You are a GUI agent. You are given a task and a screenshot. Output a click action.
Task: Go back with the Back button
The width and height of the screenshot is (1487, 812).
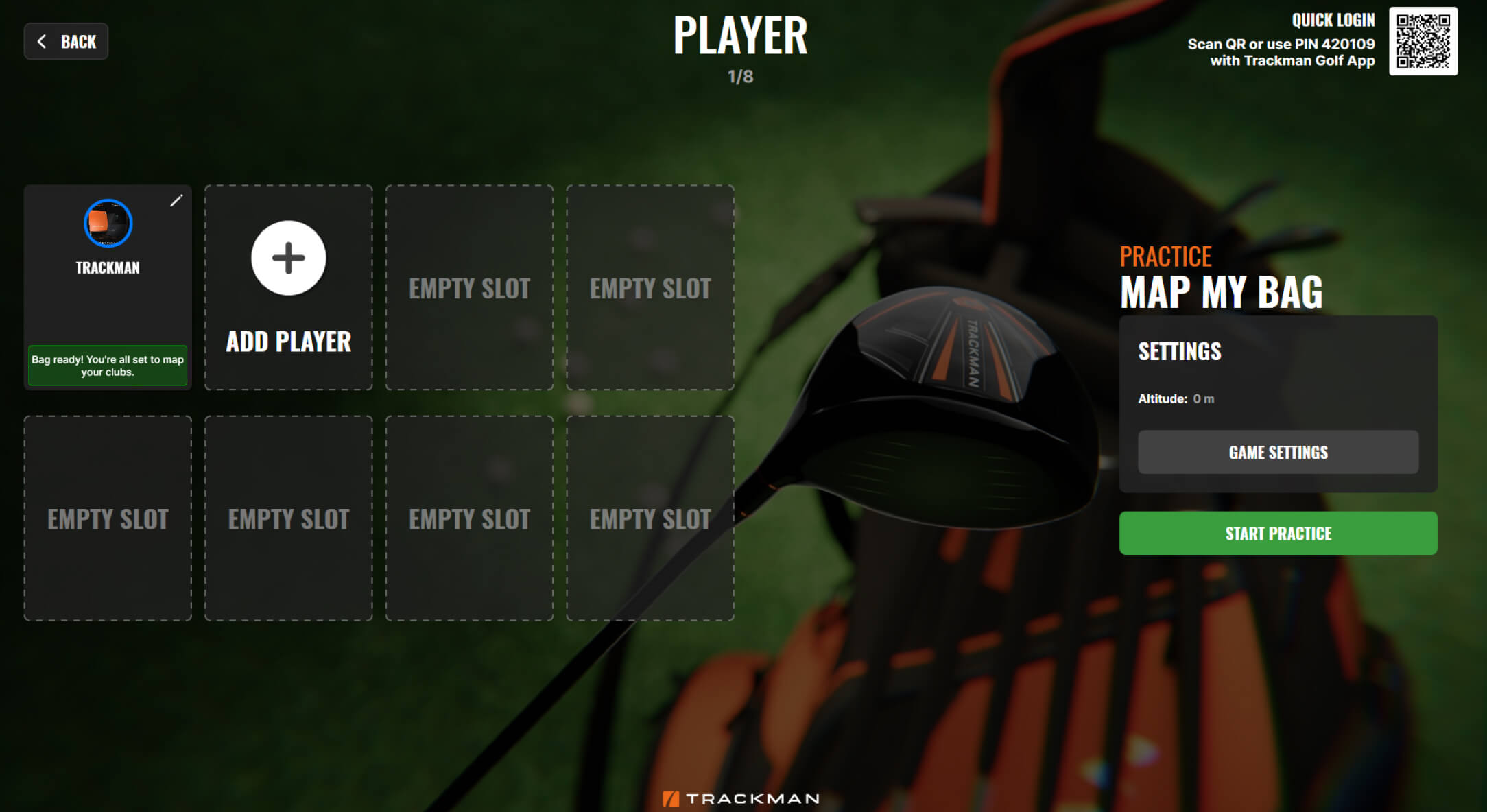[x=67, y=42]
